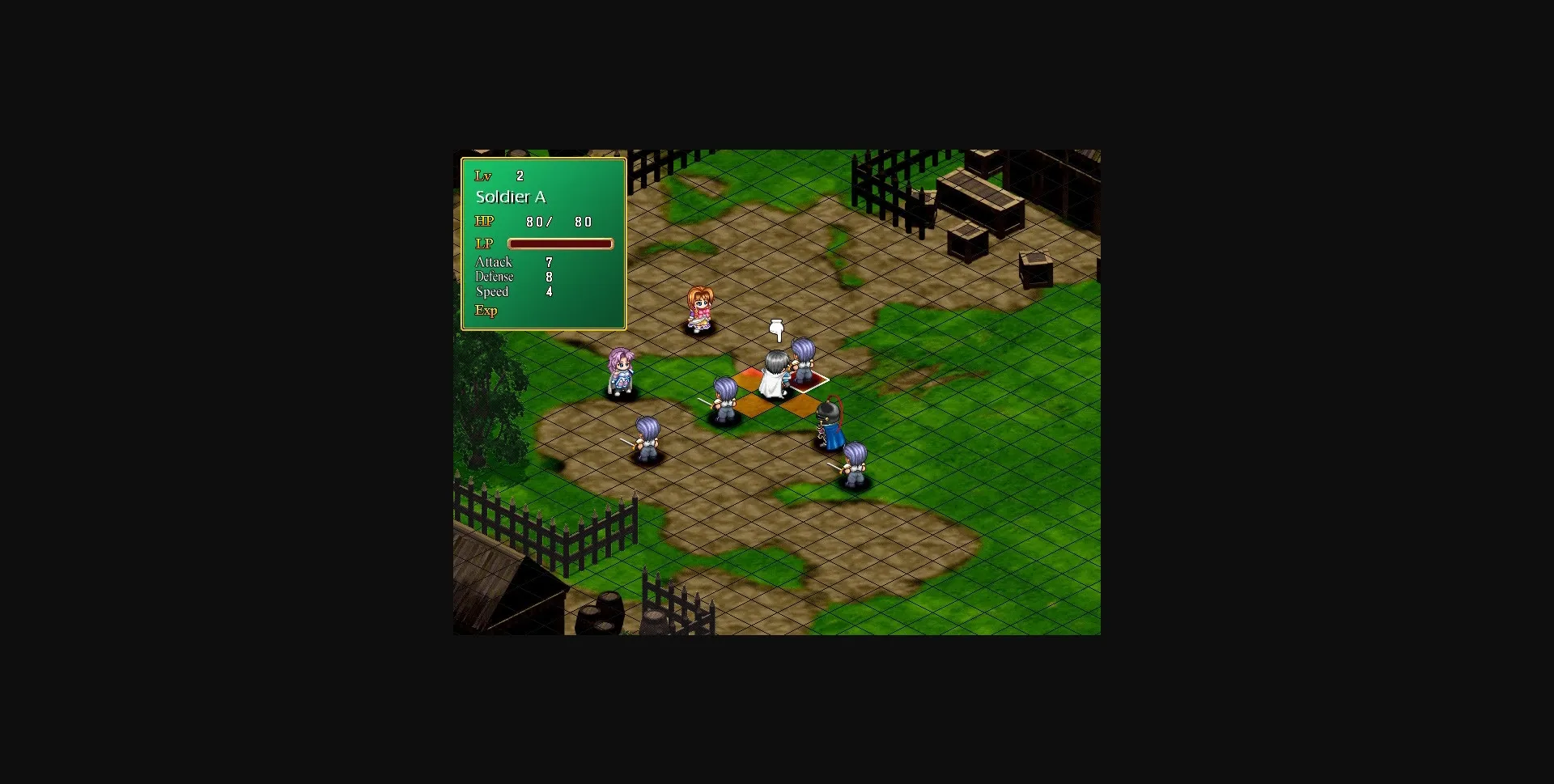The width and height of the screenshot is (1554, 784).
Task: Select the pink-haired girl character sprite
Action: pyautogui.click(x=700, y=307)
